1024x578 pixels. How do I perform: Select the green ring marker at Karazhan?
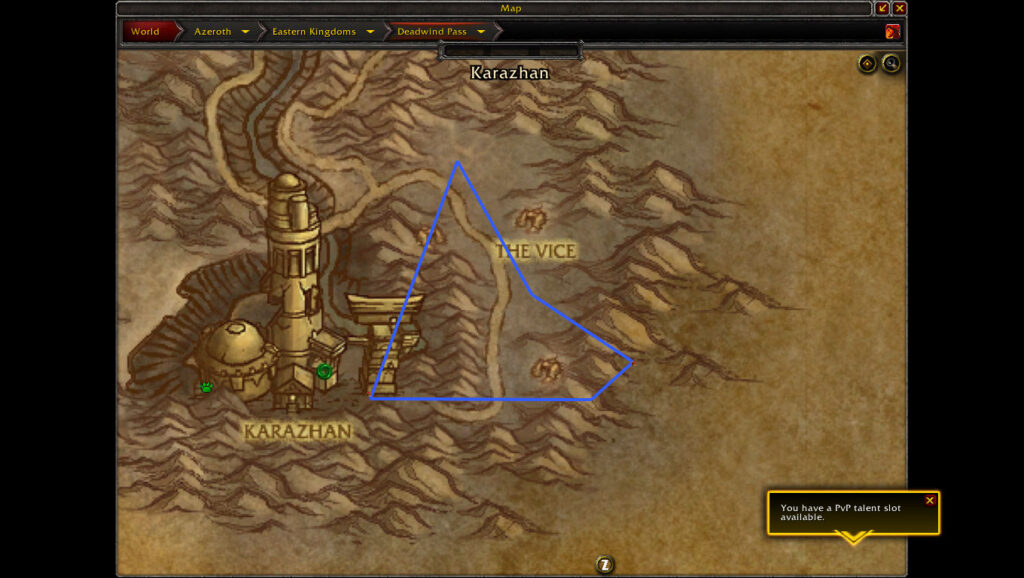[x=324, y=372]
